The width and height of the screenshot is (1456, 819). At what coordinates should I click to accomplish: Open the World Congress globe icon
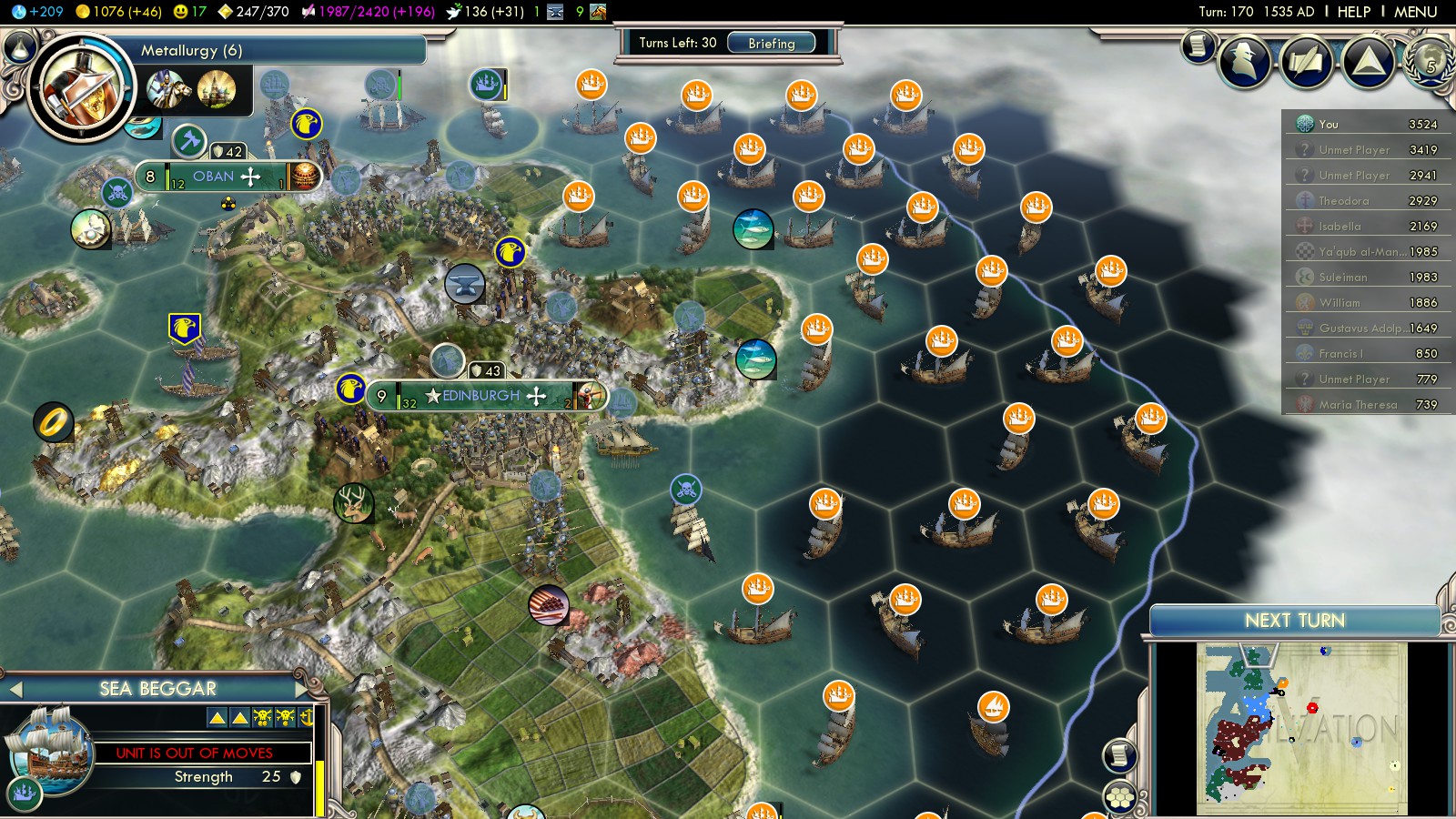[1429, 60]
